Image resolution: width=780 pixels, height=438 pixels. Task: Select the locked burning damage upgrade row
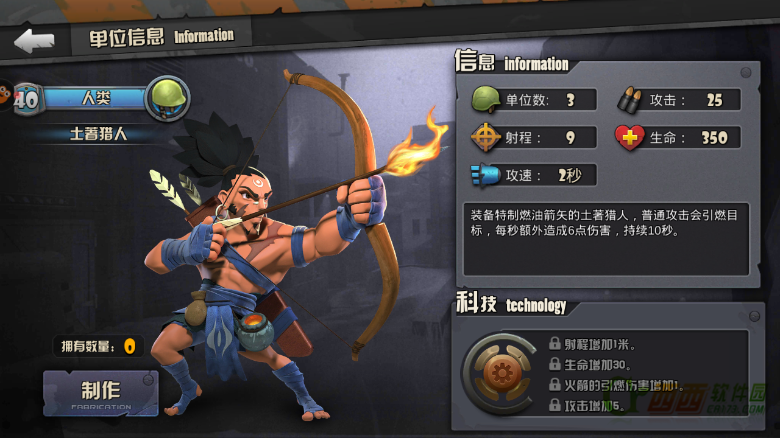click(616, 385)
